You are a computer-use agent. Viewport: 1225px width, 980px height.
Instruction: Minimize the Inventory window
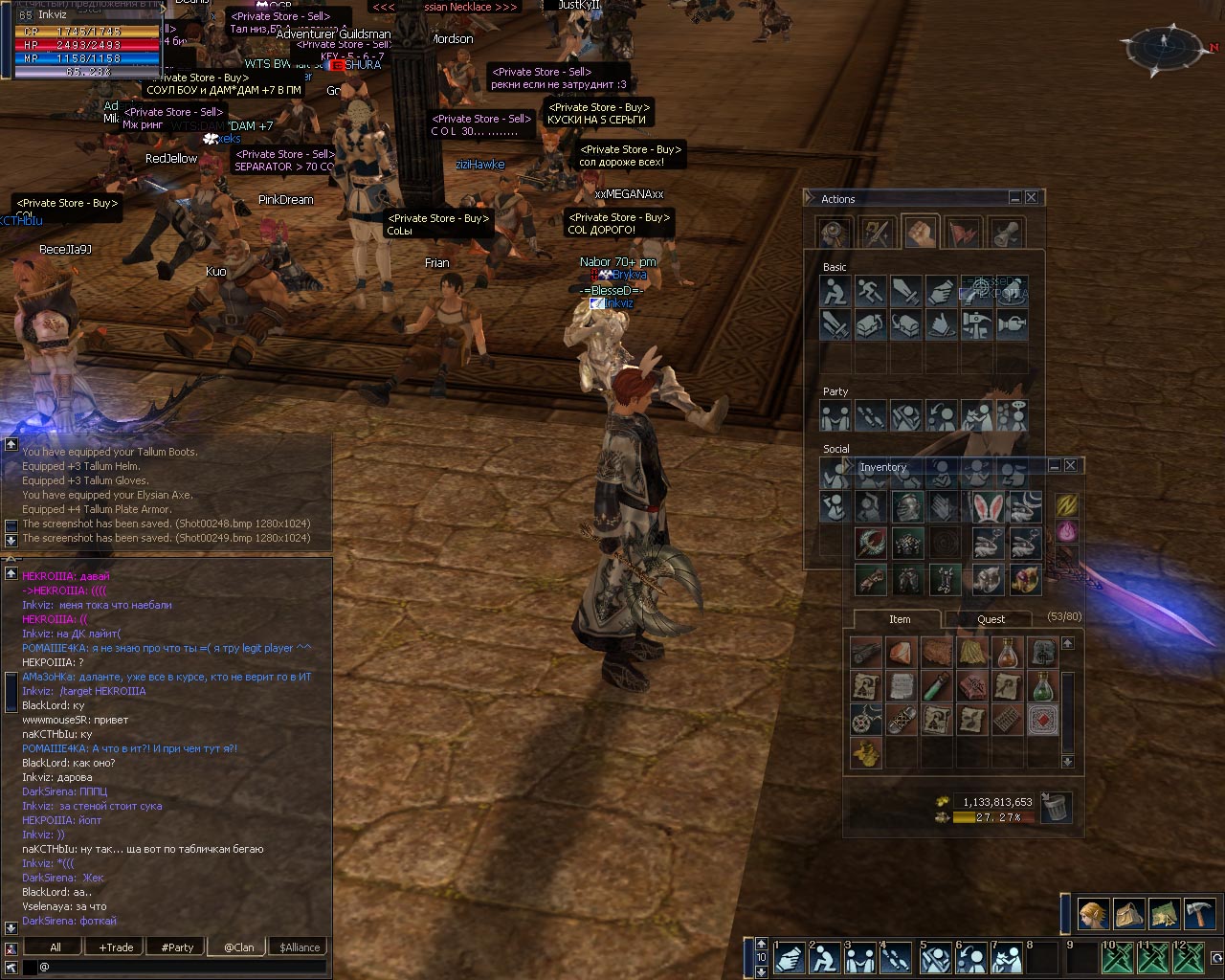[x=1054, y=465]
